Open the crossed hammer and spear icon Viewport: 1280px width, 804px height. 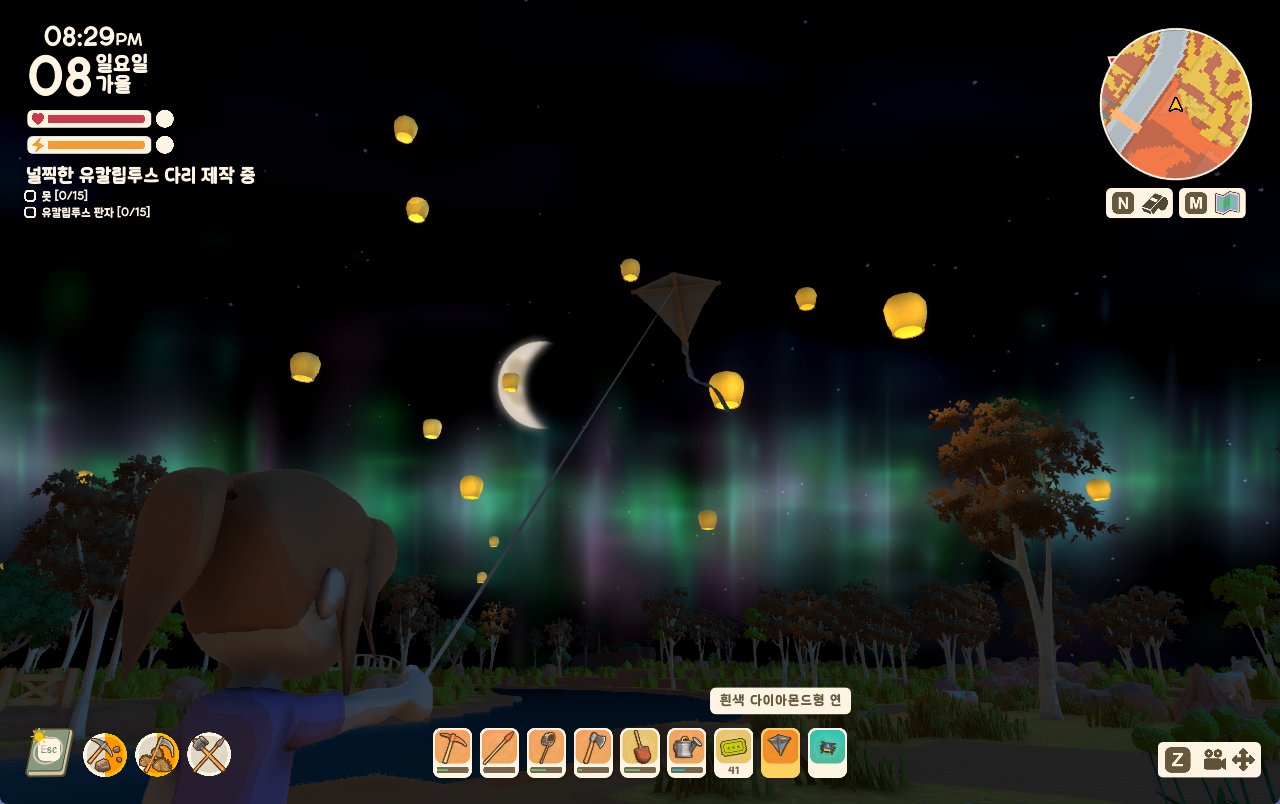(x=209, y=754)
